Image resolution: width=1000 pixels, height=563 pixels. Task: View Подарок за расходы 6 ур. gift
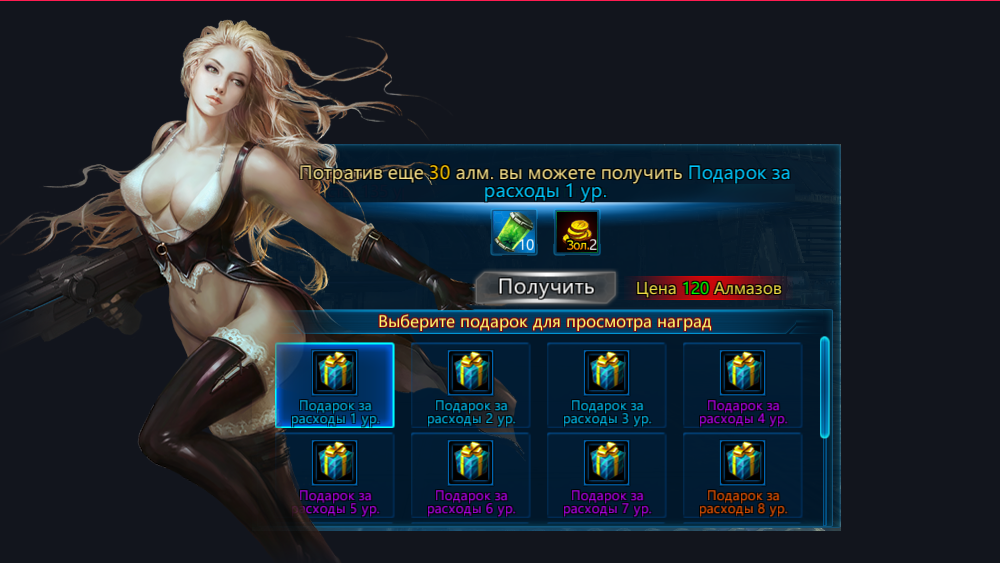[x=470, y=475]
